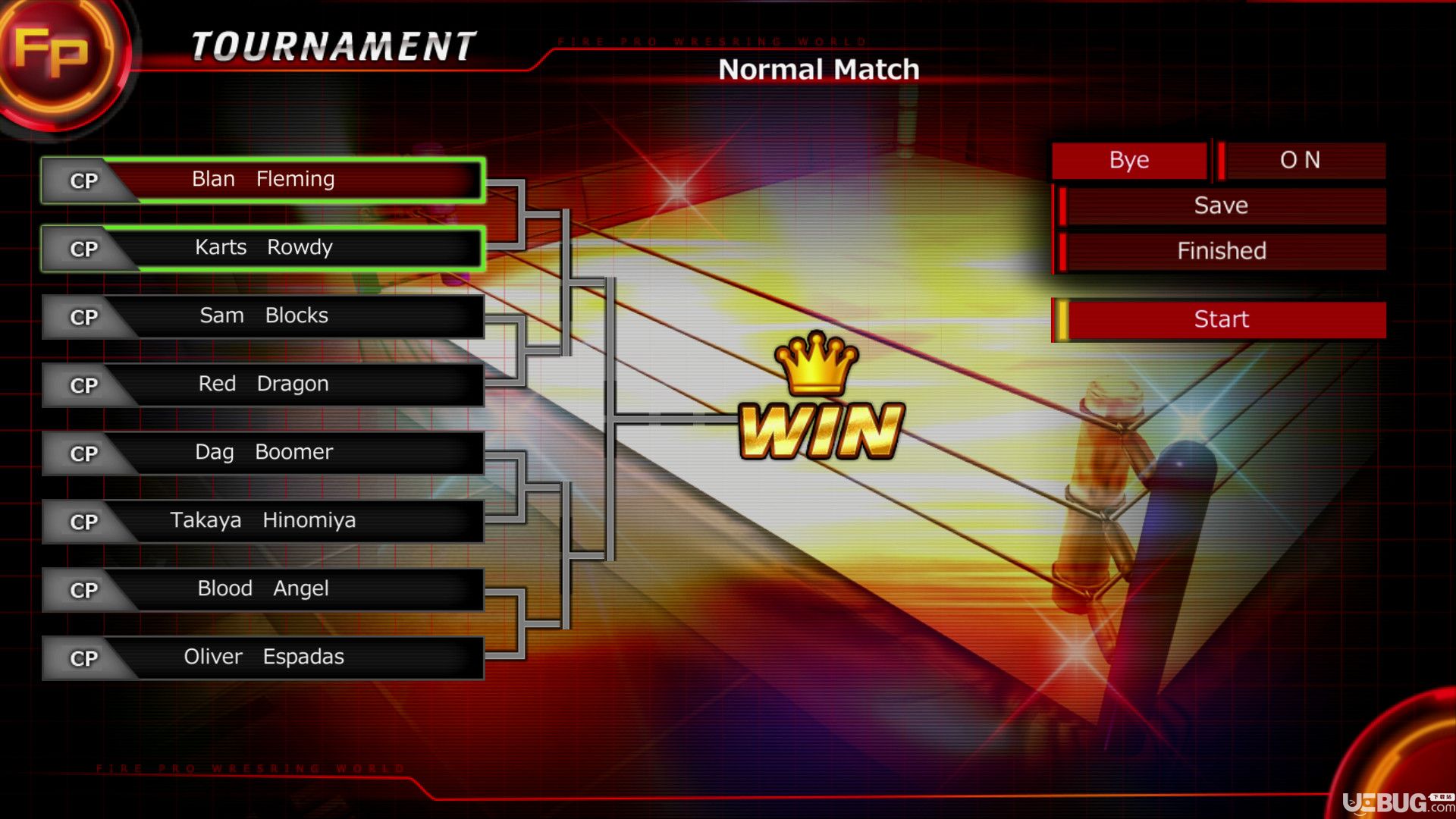Select Karts Rowdy's bracket entry
The width and height of the screenshot is (1456, 819).
(x=263, y=248)
